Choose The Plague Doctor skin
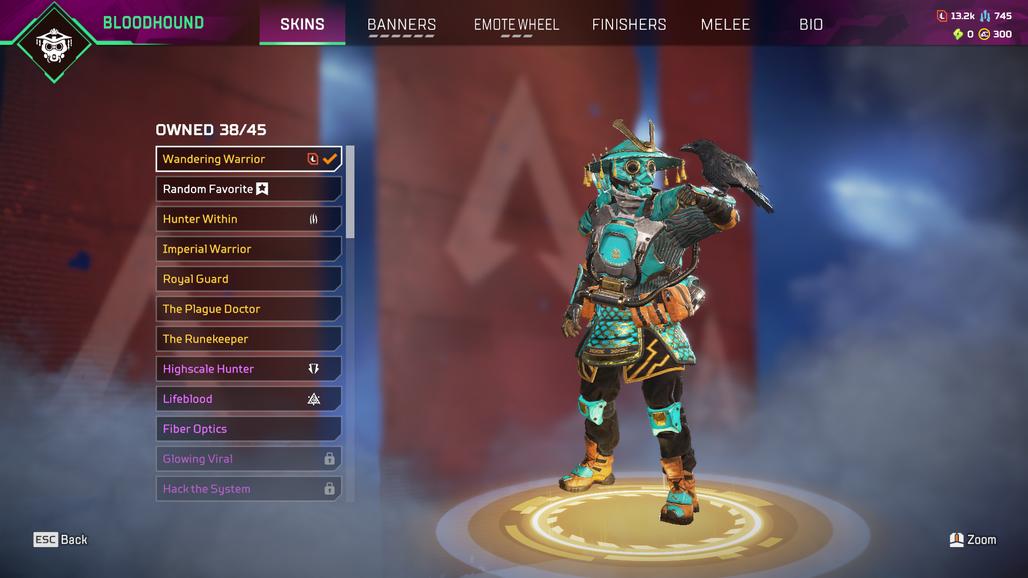Viewport: 1028px width, 578px height. click(249, 309)
